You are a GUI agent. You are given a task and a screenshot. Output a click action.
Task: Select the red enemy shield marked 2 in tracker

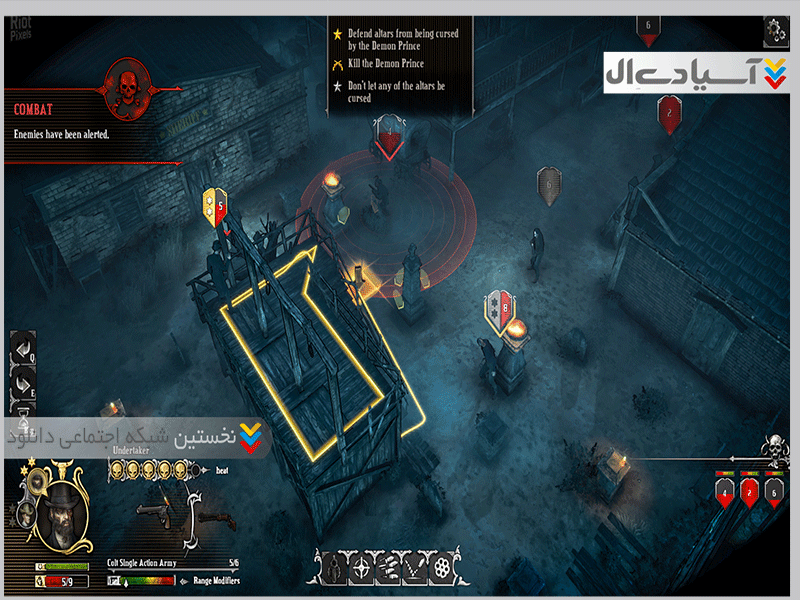pos(748,492)
